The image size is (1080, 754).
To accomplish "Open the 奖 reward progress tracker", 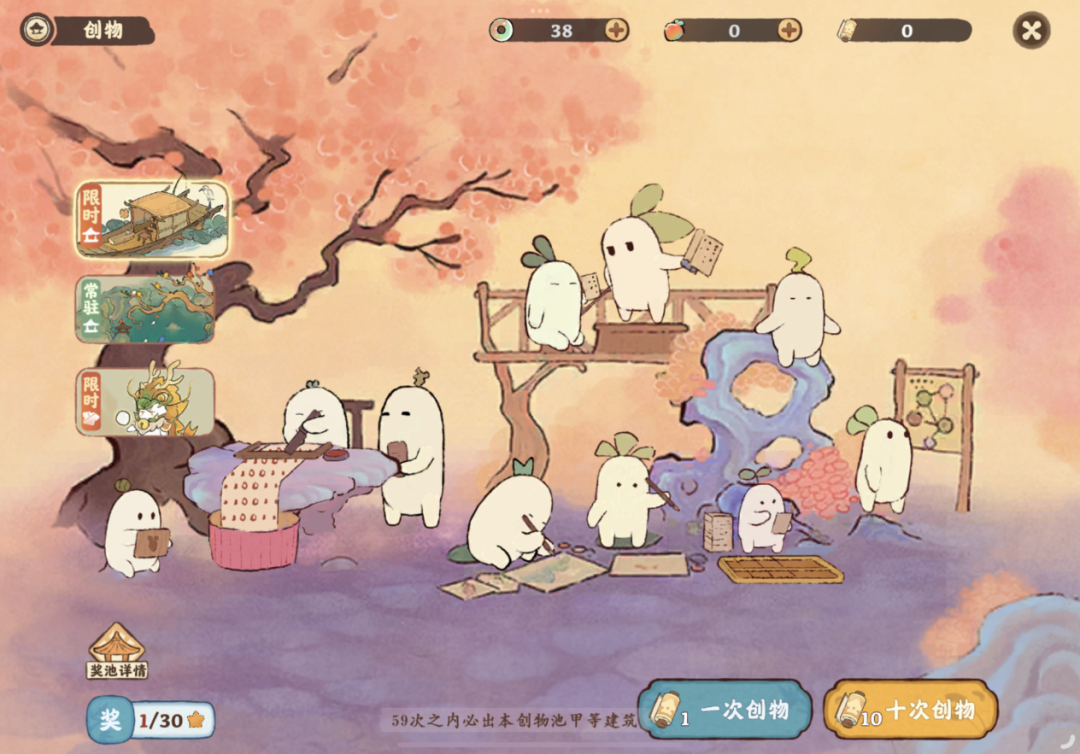I will 150,720.
